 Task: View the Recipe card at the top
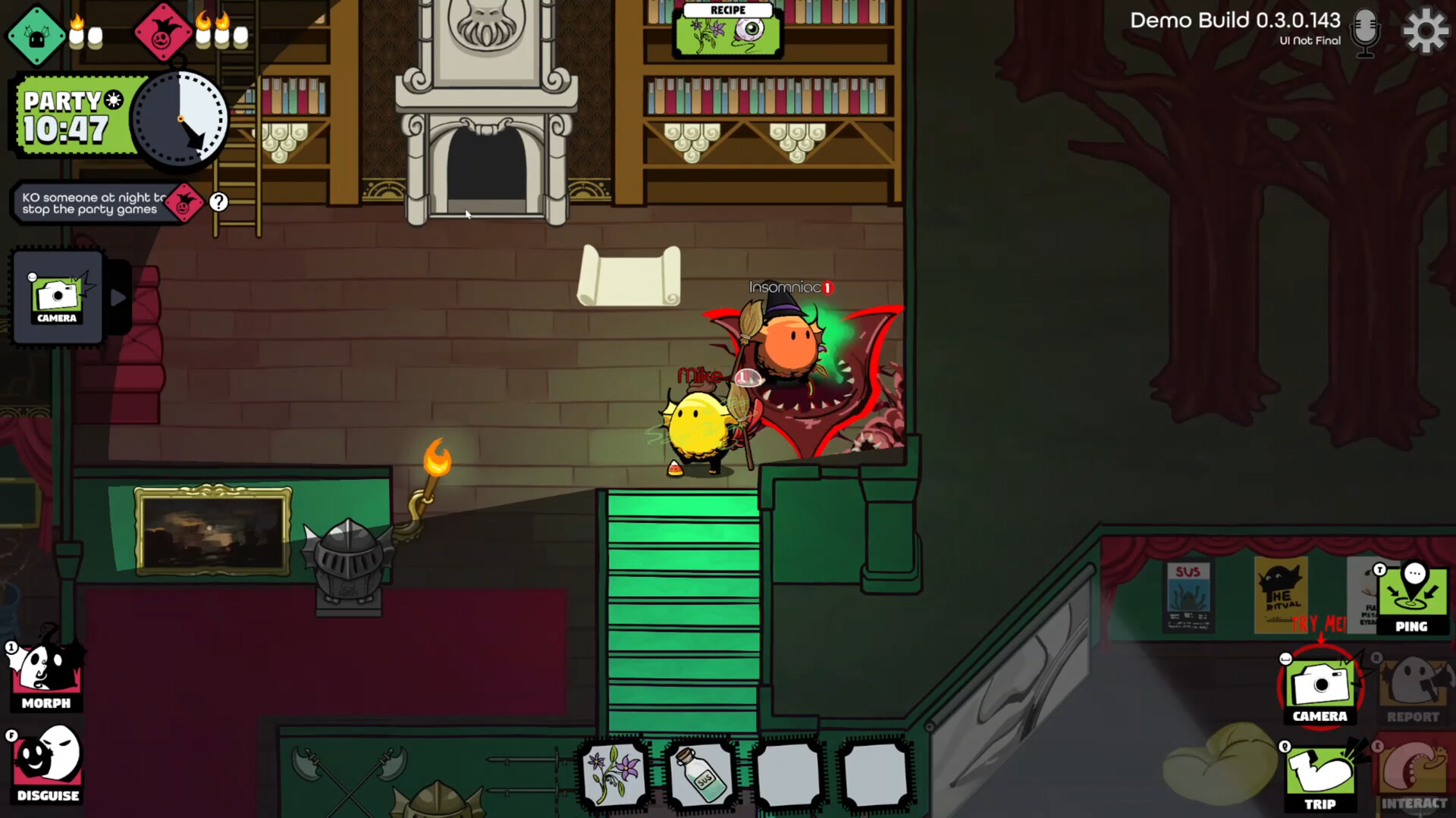click(x=726, y=30)
